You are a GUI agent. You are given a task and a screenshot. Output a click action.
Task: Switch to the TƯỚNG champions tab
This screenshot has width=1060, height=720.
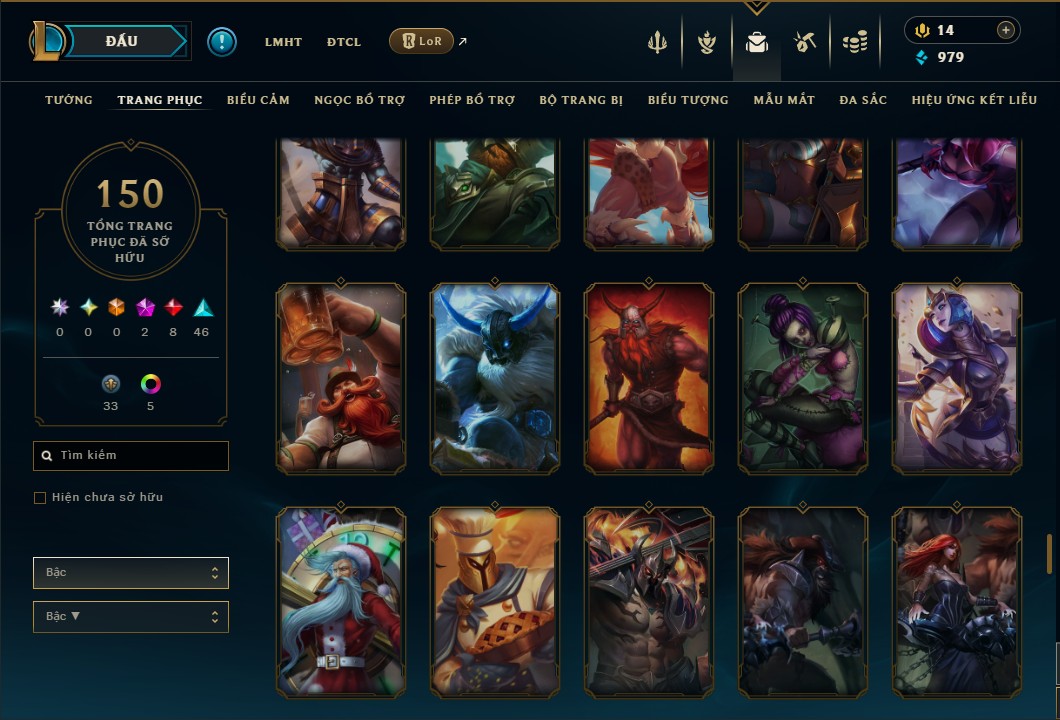pos(69,100)
